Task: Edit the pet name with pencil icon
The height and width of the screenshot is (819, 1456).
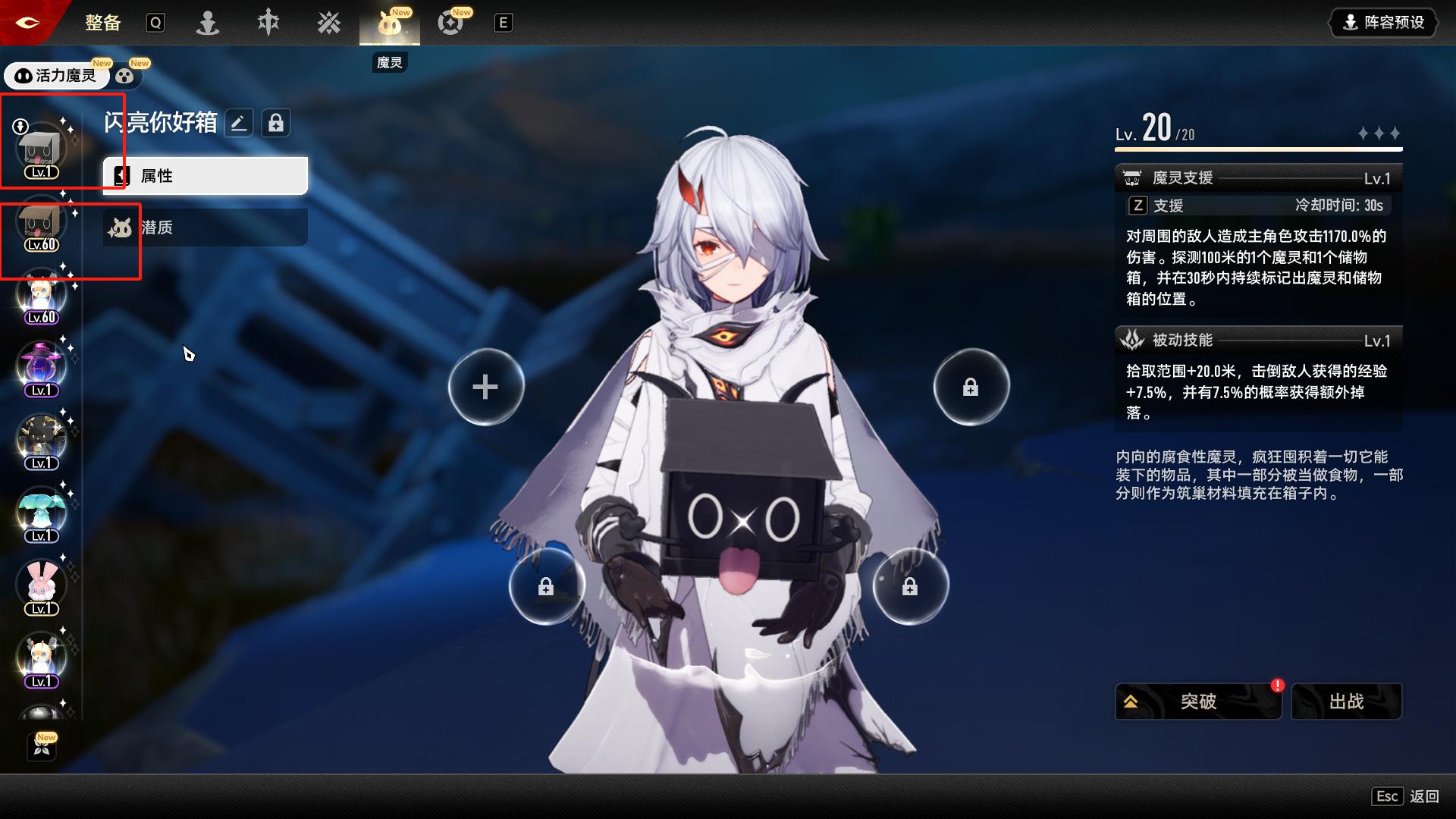Action: [x=239, y=123]
